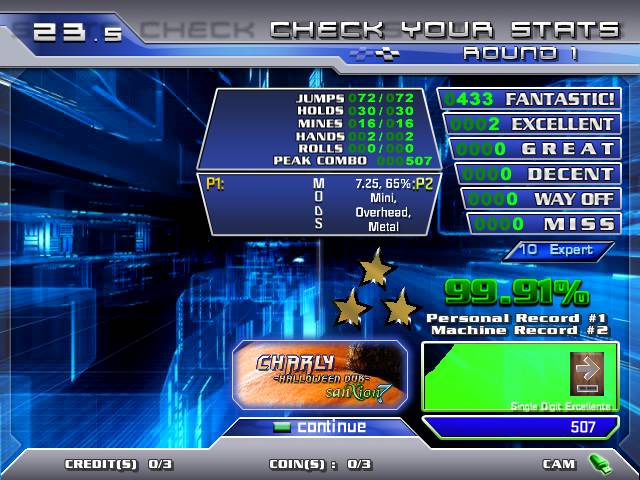Click the Charly Halloween Dub song banner
The image size is (640, 480).
(319, 375)
